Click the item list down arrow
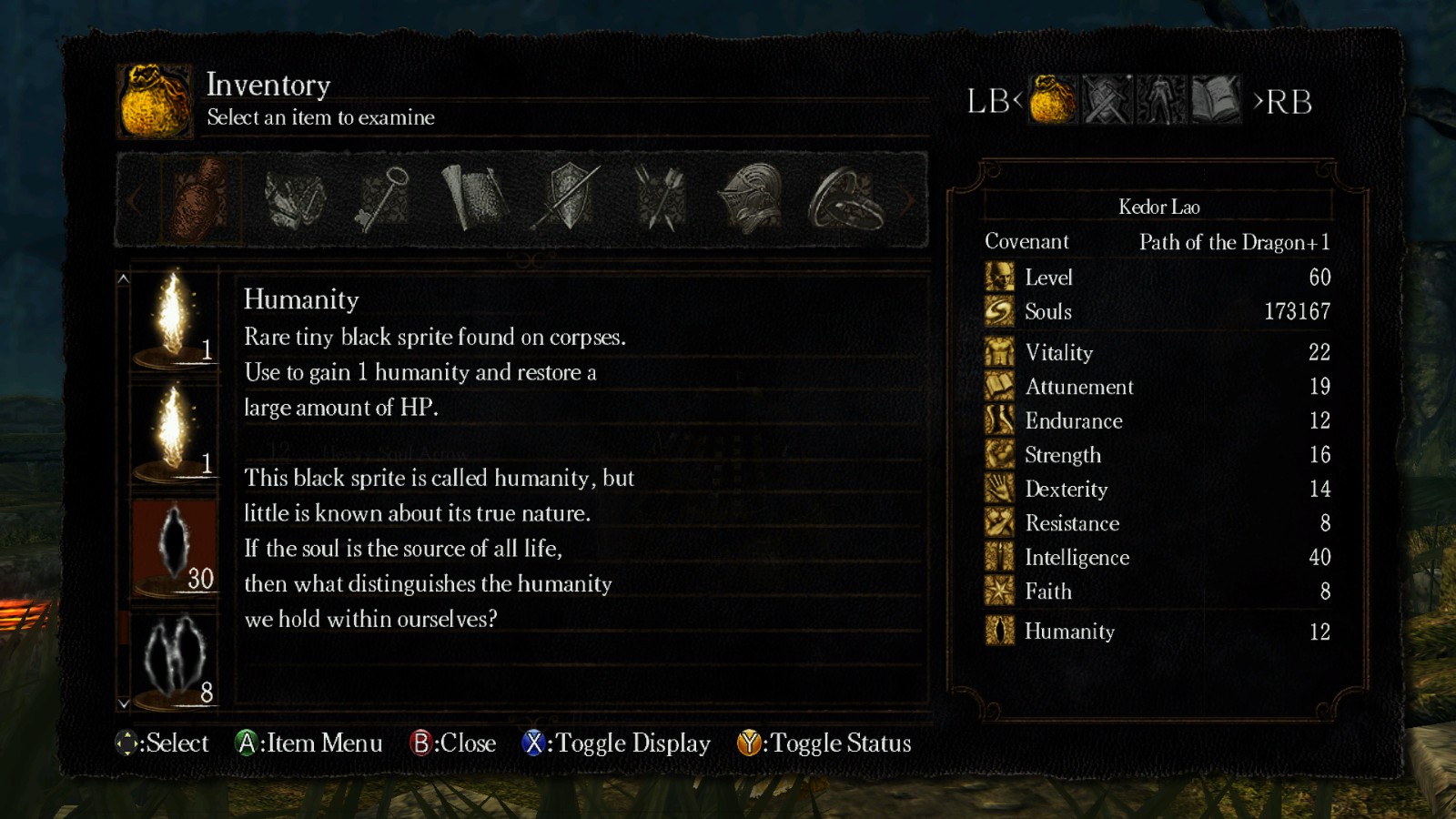 click(x=124, y=703)
